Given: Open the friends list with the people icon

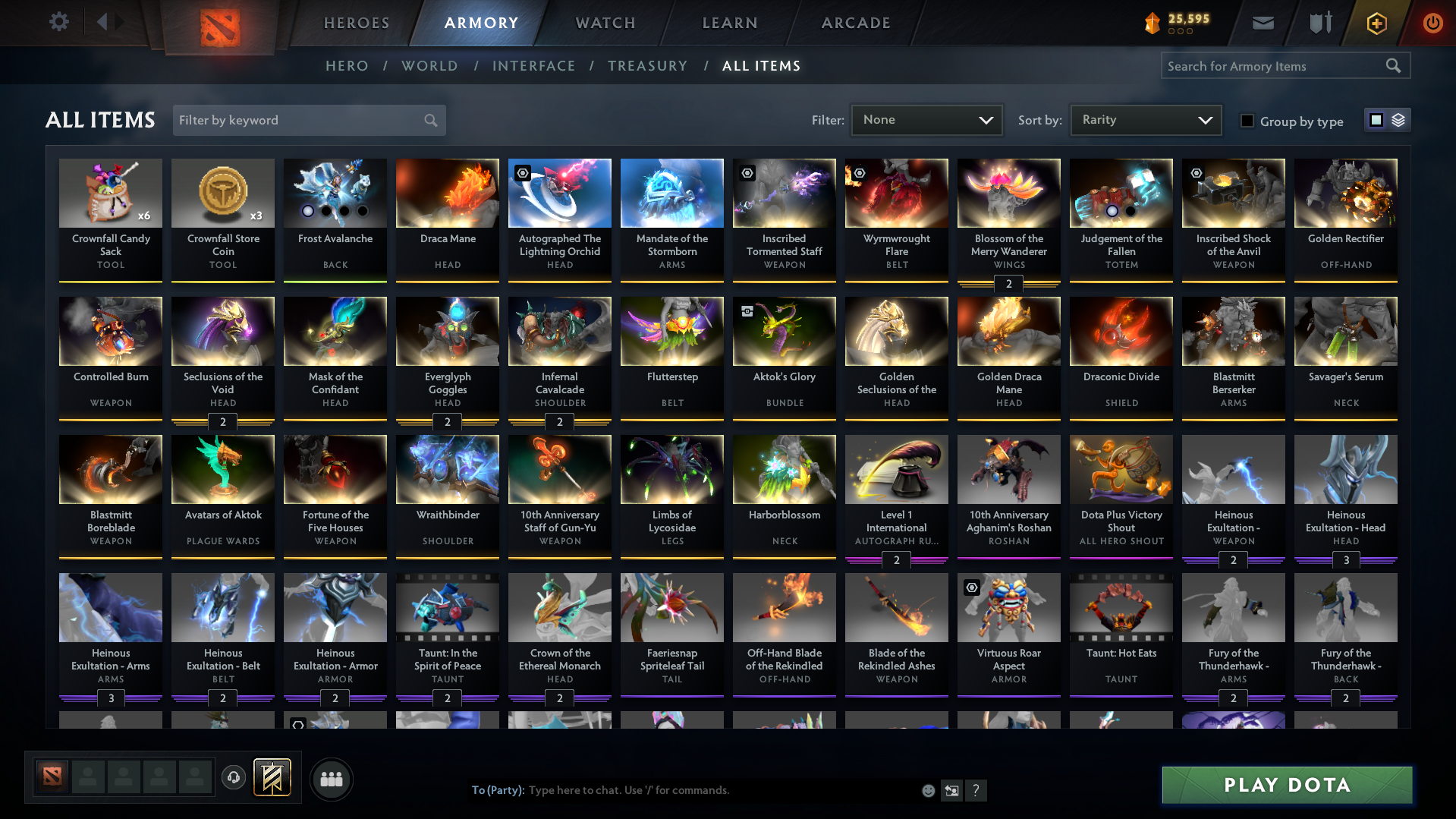Looking at the screenshot, I should [331, 779].
